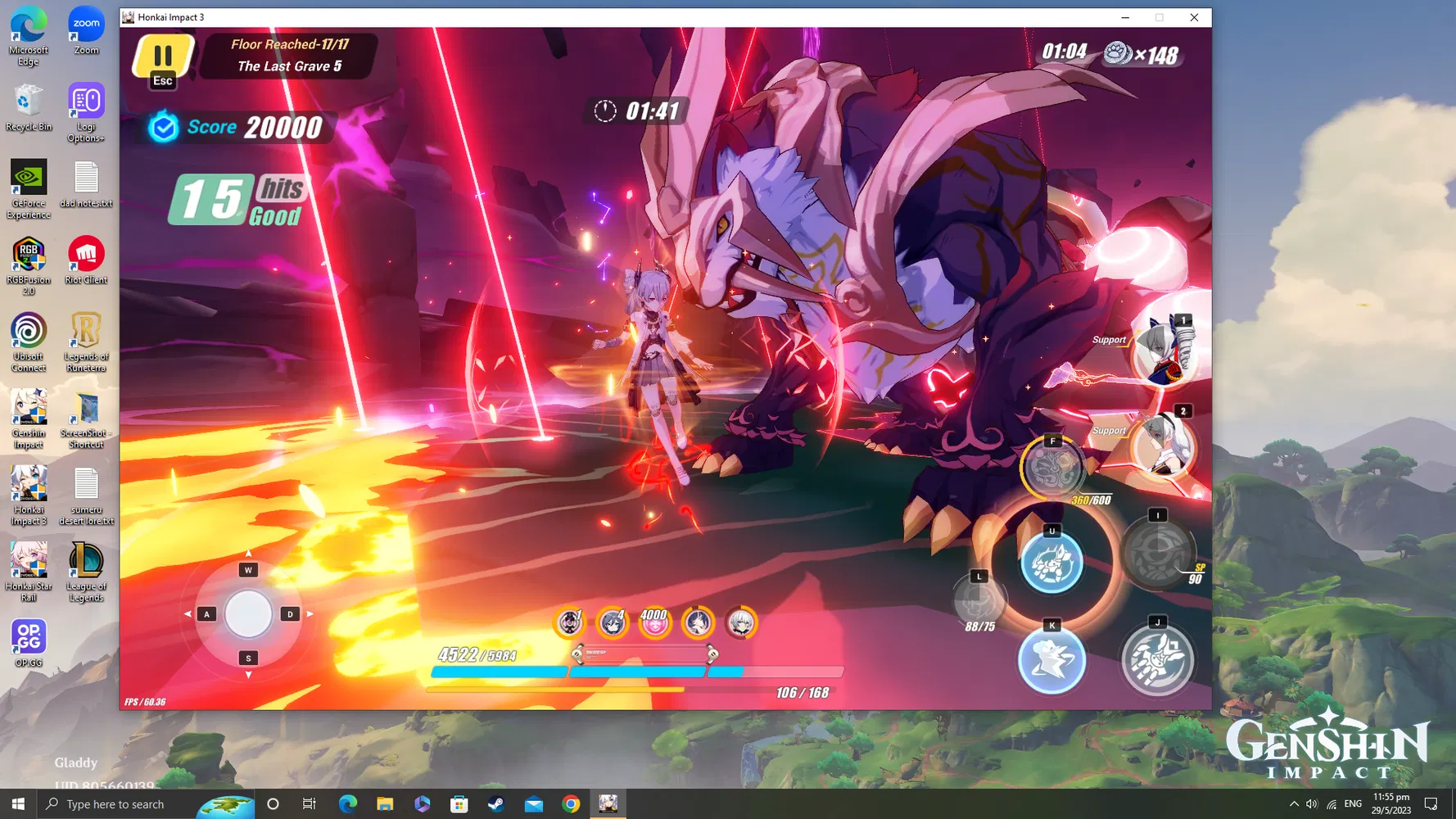Select the 4000 pink buff icon
The image size is (1456, 819).
click(x=655, y=623)
